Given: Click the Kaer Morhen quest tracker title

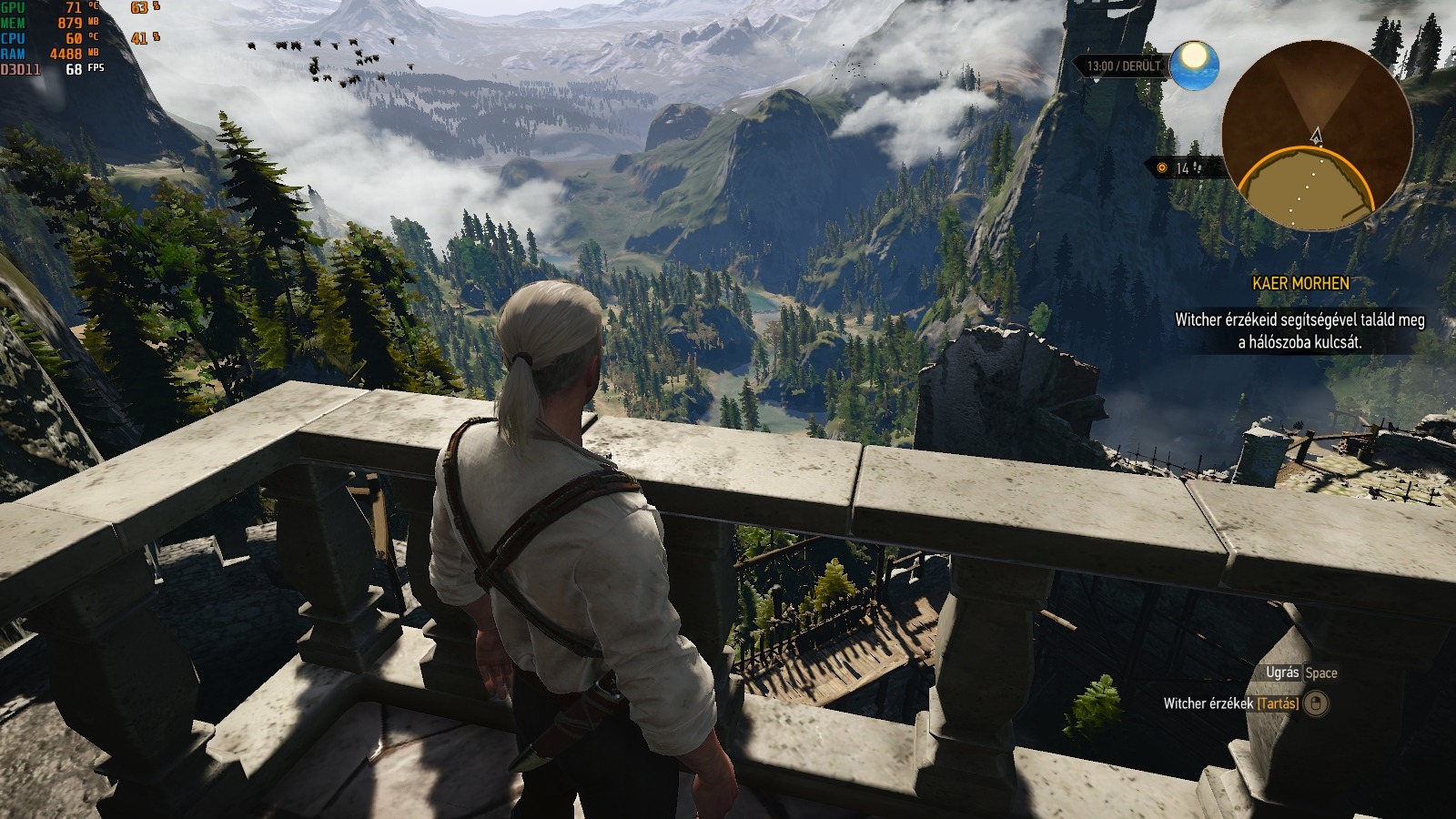Looking at the screenshot, I should [x=1300, y=283].
